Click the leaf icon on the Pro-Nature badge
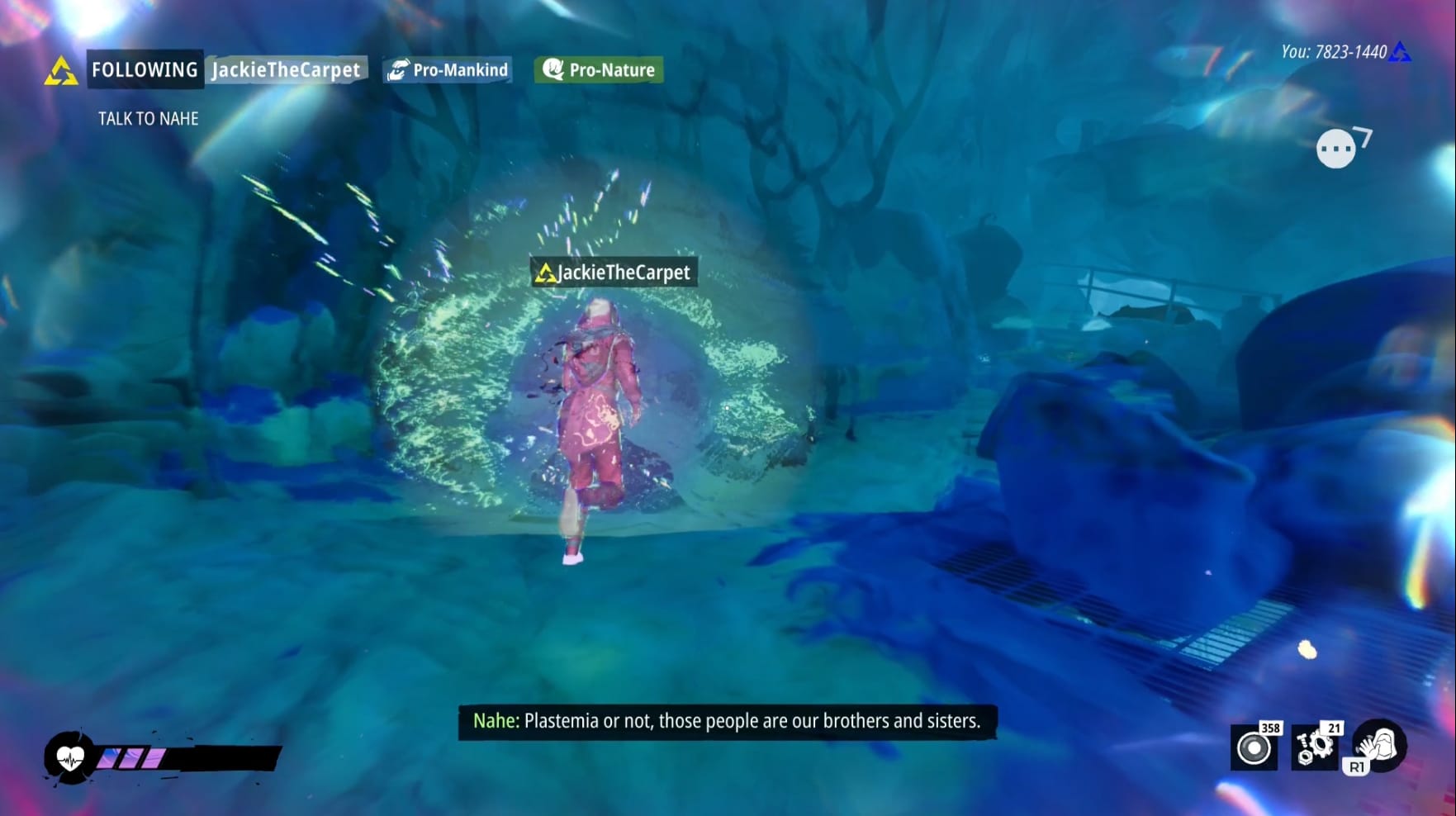1456x816 pixels. pos(553,70)
